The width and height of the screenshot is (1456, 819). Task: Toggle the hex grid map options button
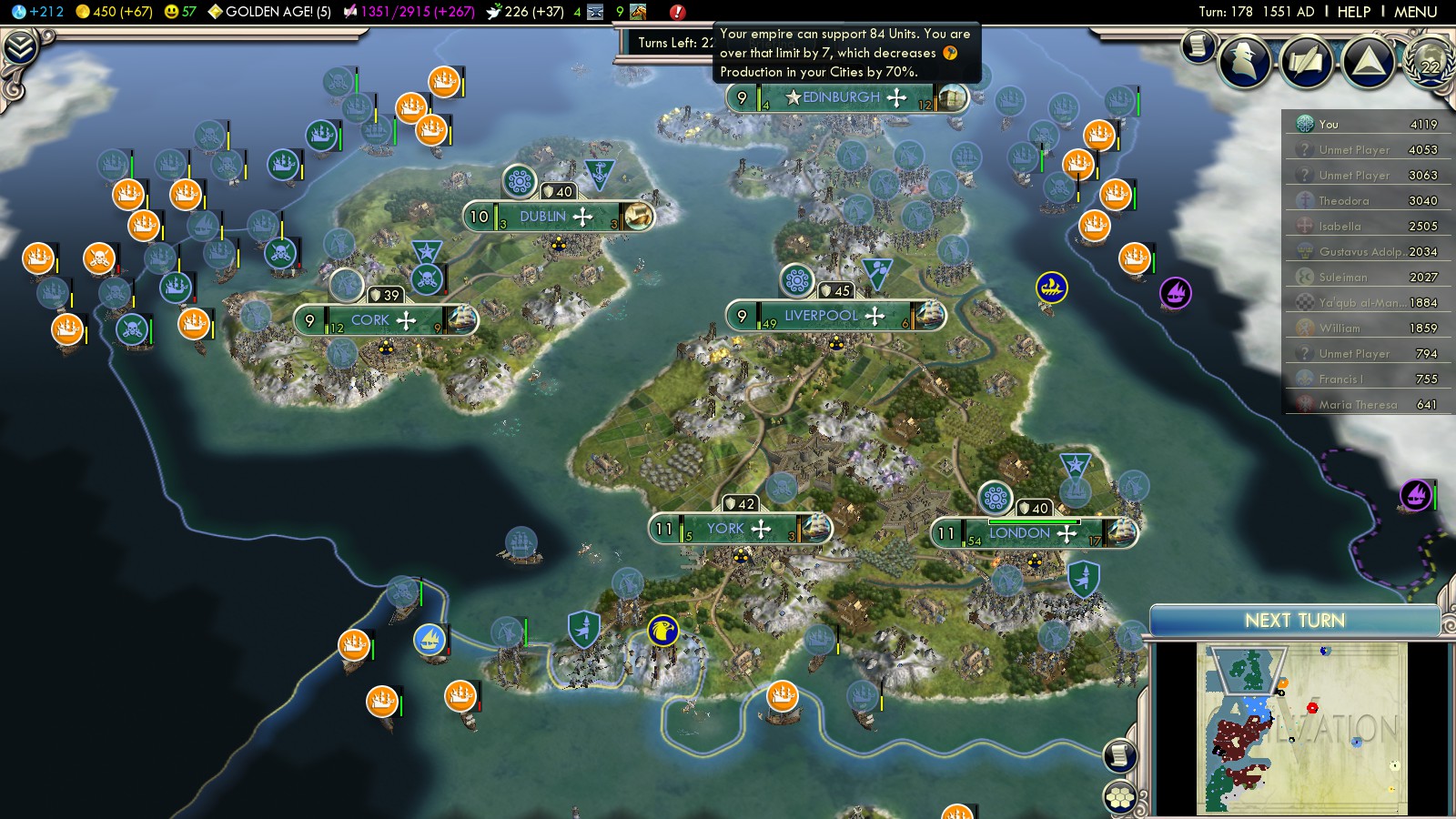(1120, 798)
